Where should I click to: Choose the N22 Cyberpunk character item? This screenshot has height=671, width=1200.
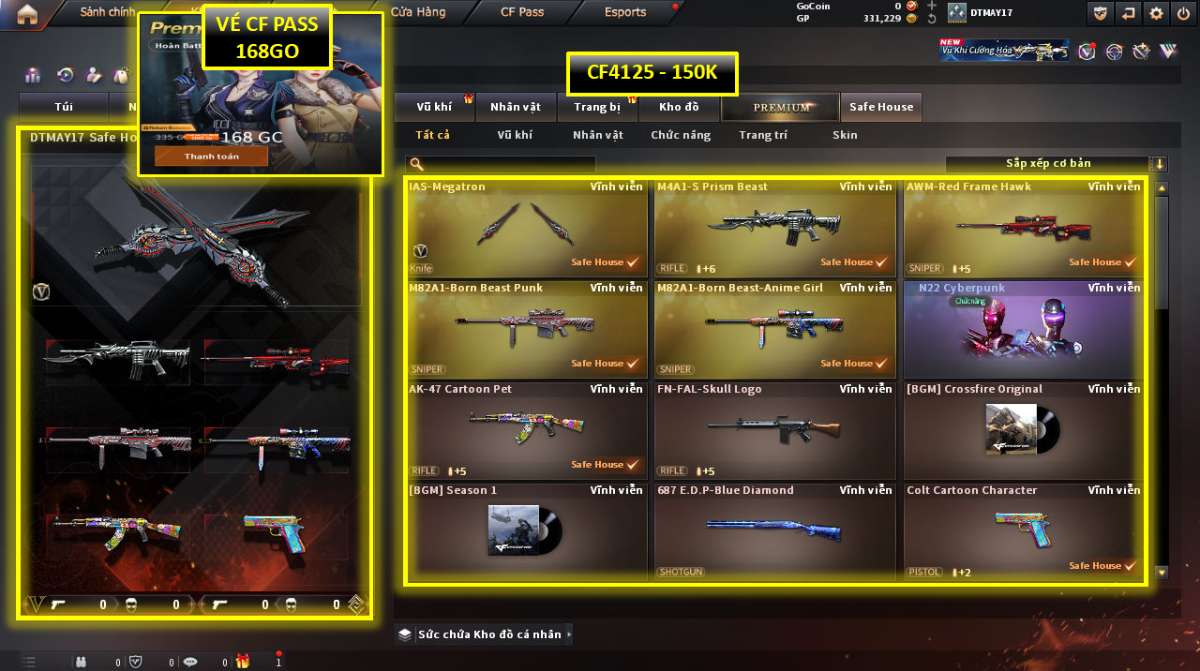pyautogui.click(x=1023, y=329)
